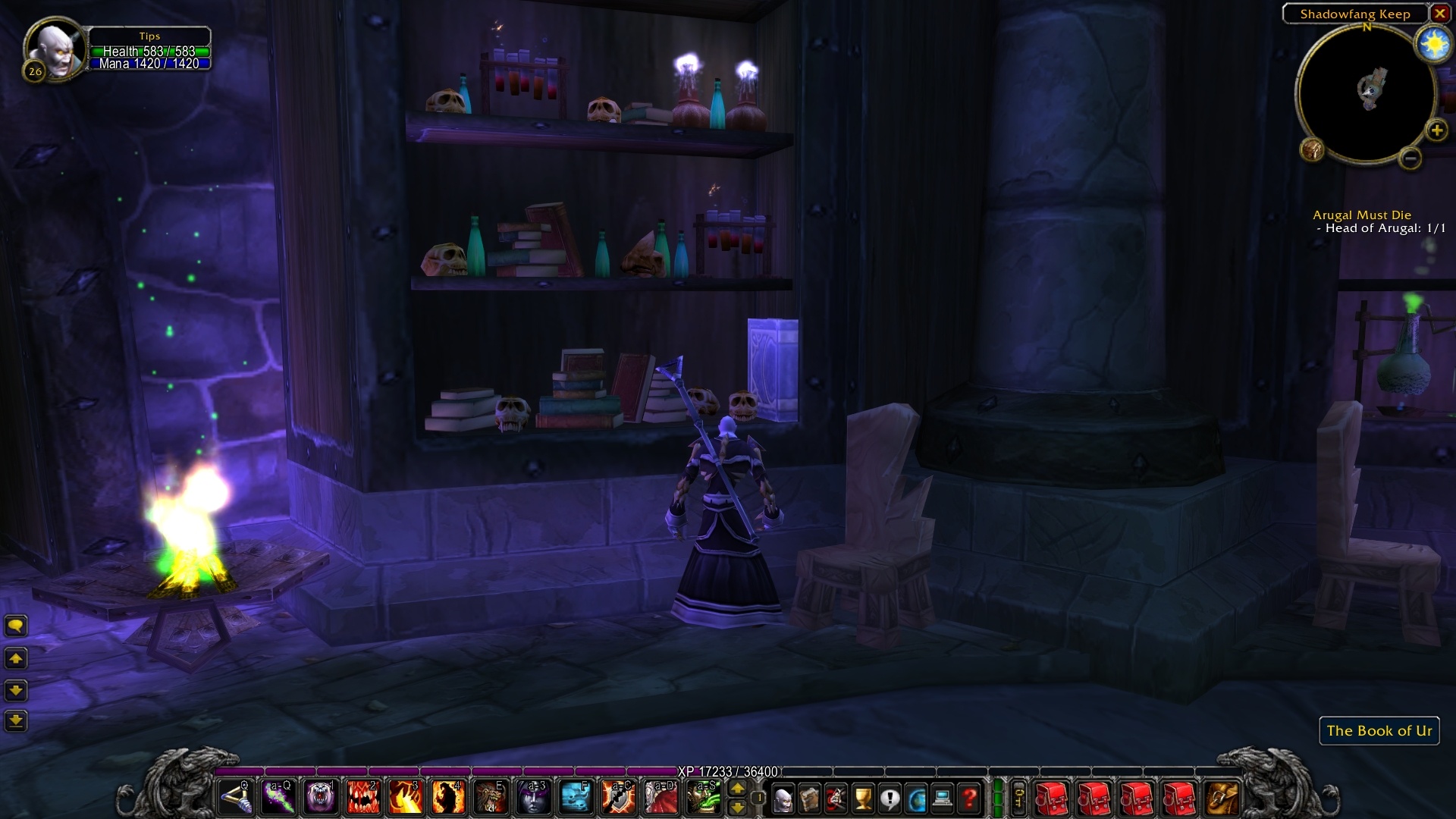Screen dimensions: 1456x819
Task: Dismiss Shadowfang Keep title with the X
Action: point(1439,13)
